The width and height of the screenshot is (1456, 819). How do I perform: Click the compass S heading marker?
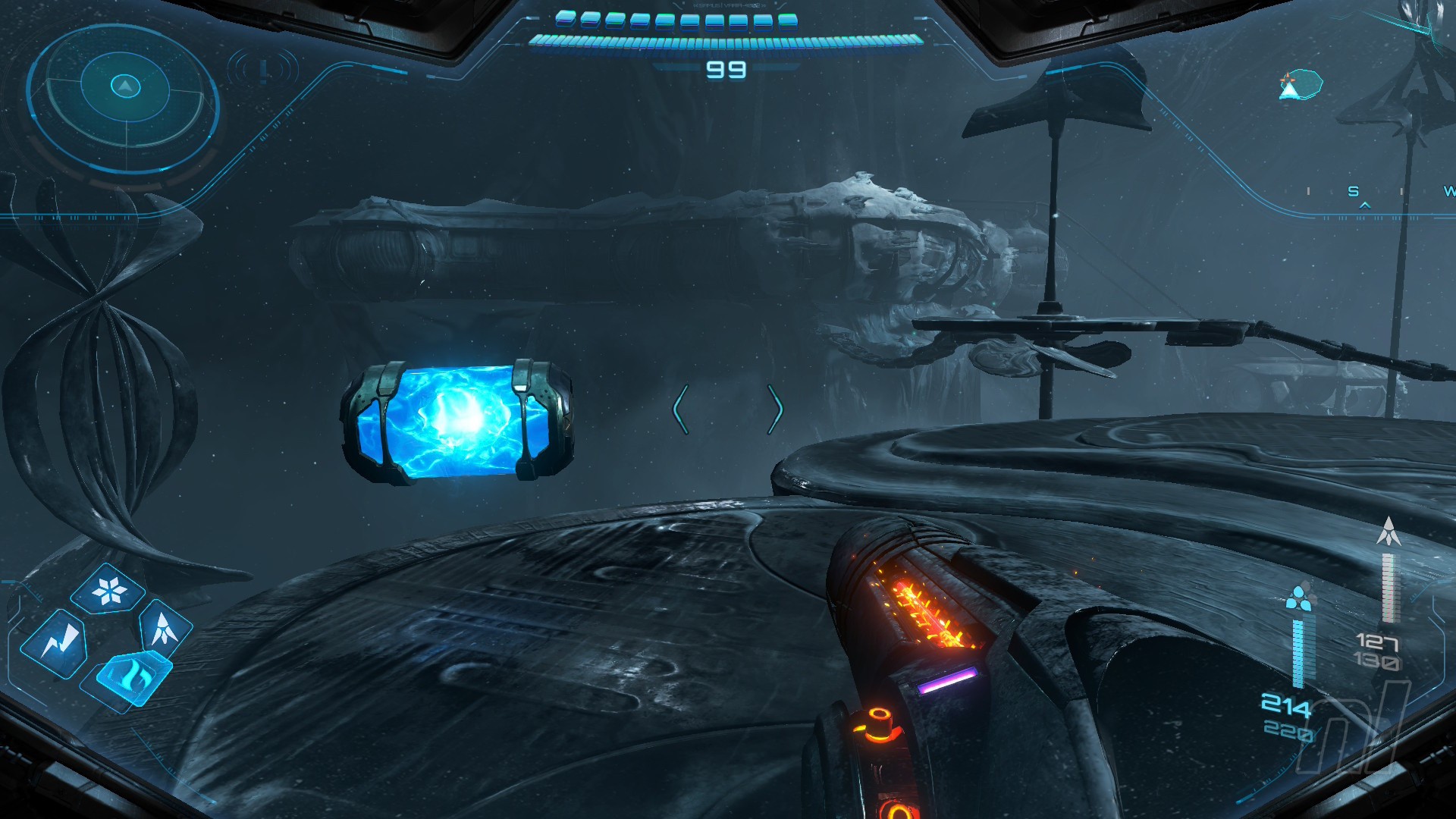tap(1354, 192)
